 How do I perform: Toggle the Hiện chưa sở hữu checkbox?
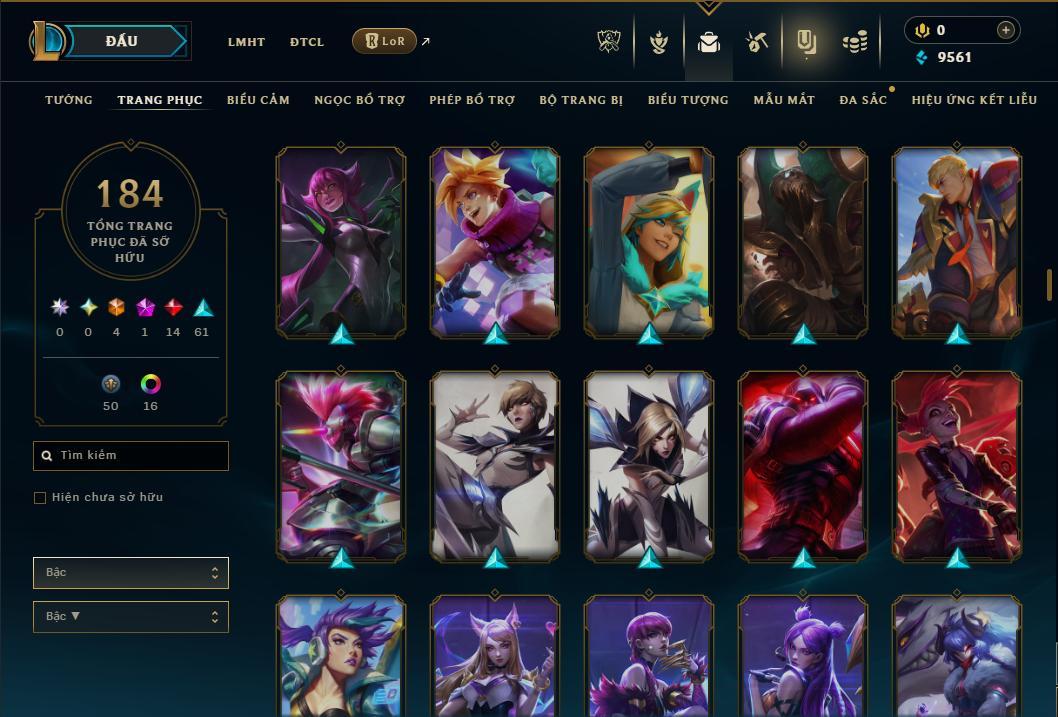(x=40, y=498)
